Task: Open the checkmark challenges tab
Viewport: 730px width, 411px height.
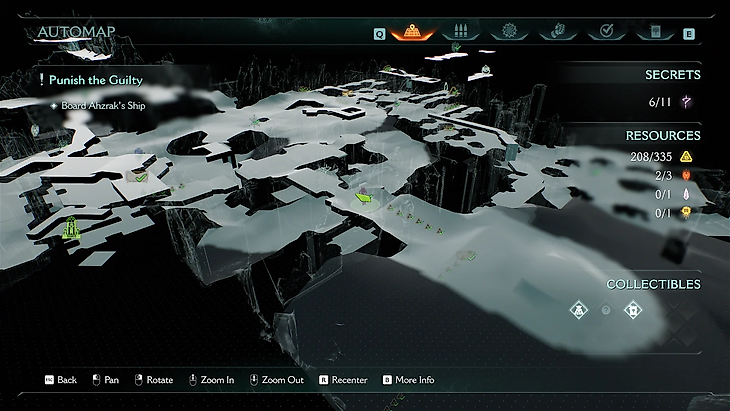Action: (604, 31)
